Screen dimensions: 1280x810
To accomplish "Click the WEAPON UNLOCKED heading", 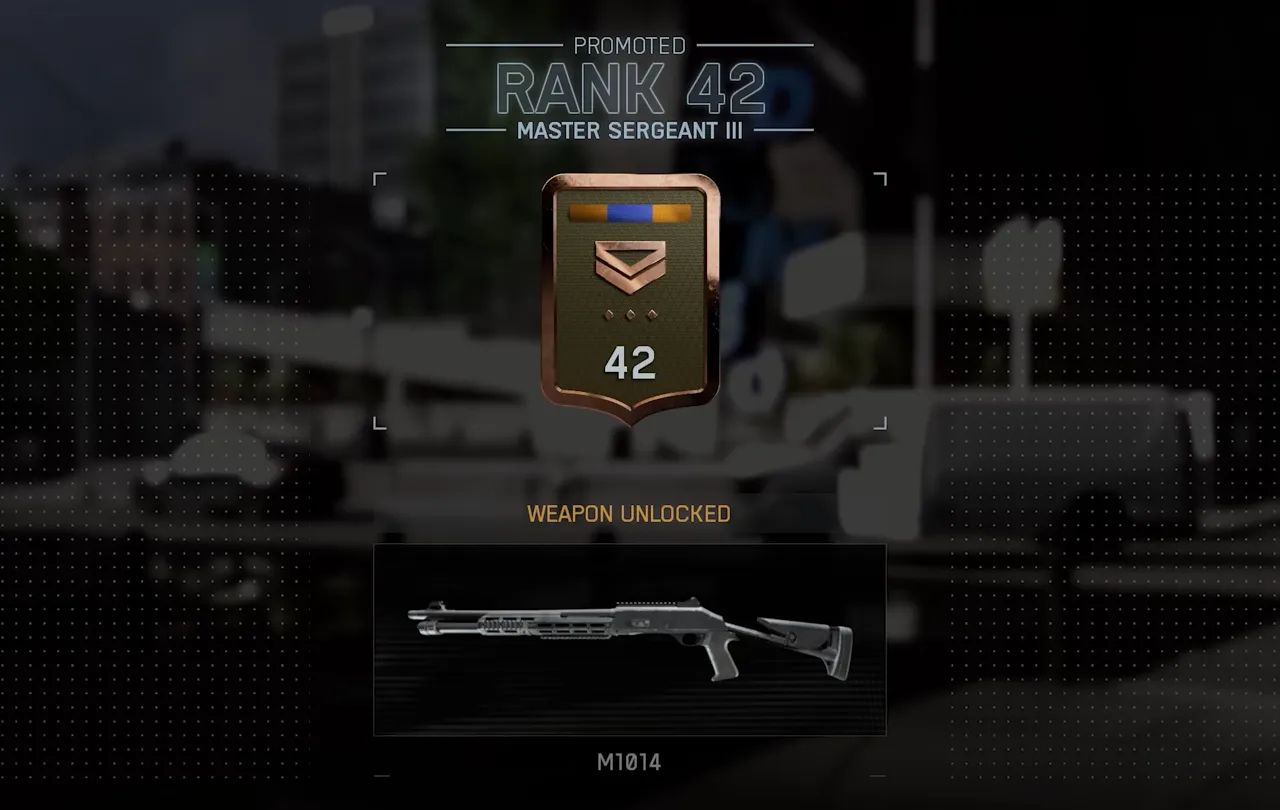I will 629,514.
